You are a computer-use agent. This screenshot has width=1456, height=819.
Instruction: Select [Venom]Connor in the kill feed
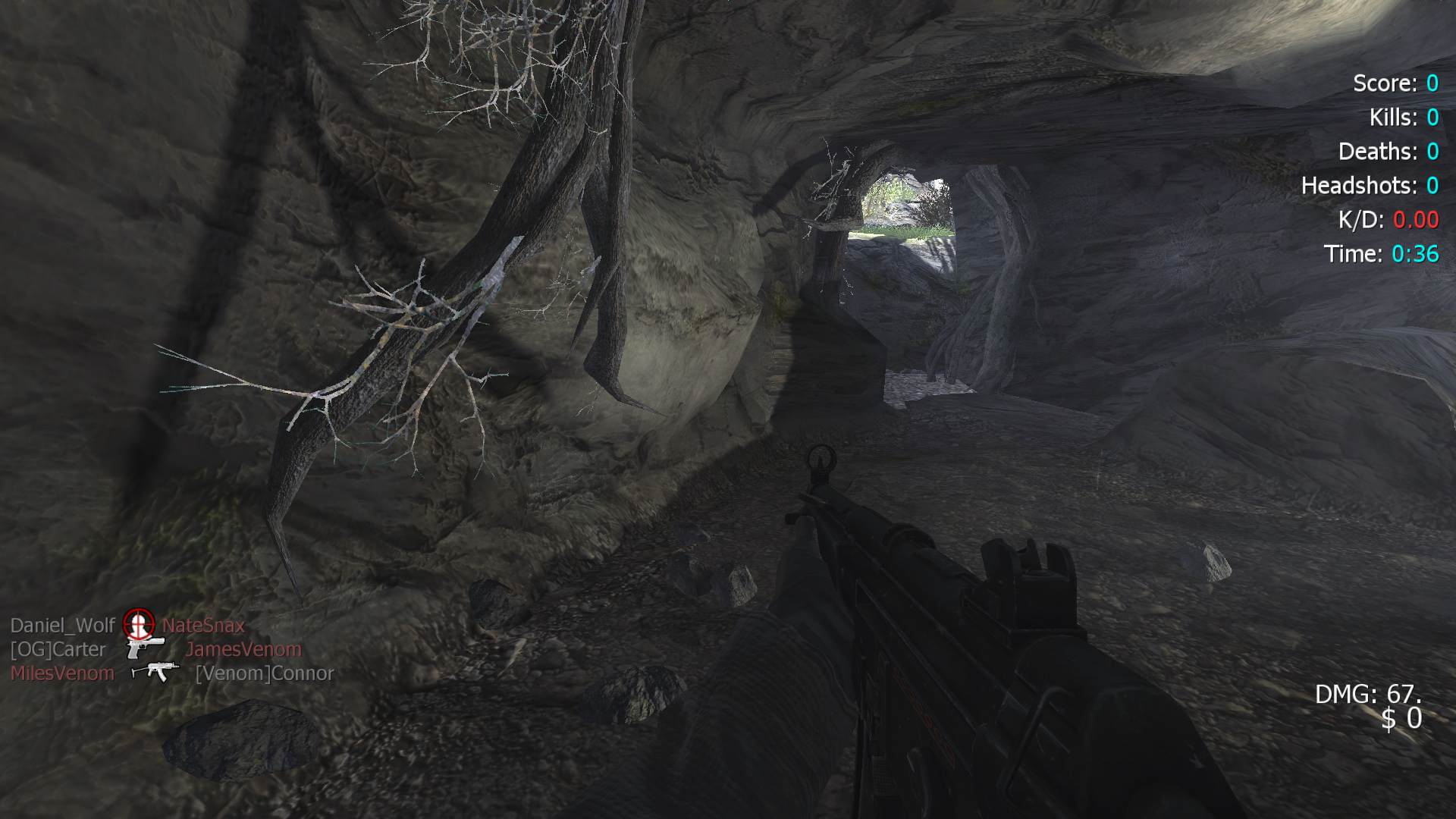click(265, 673)
